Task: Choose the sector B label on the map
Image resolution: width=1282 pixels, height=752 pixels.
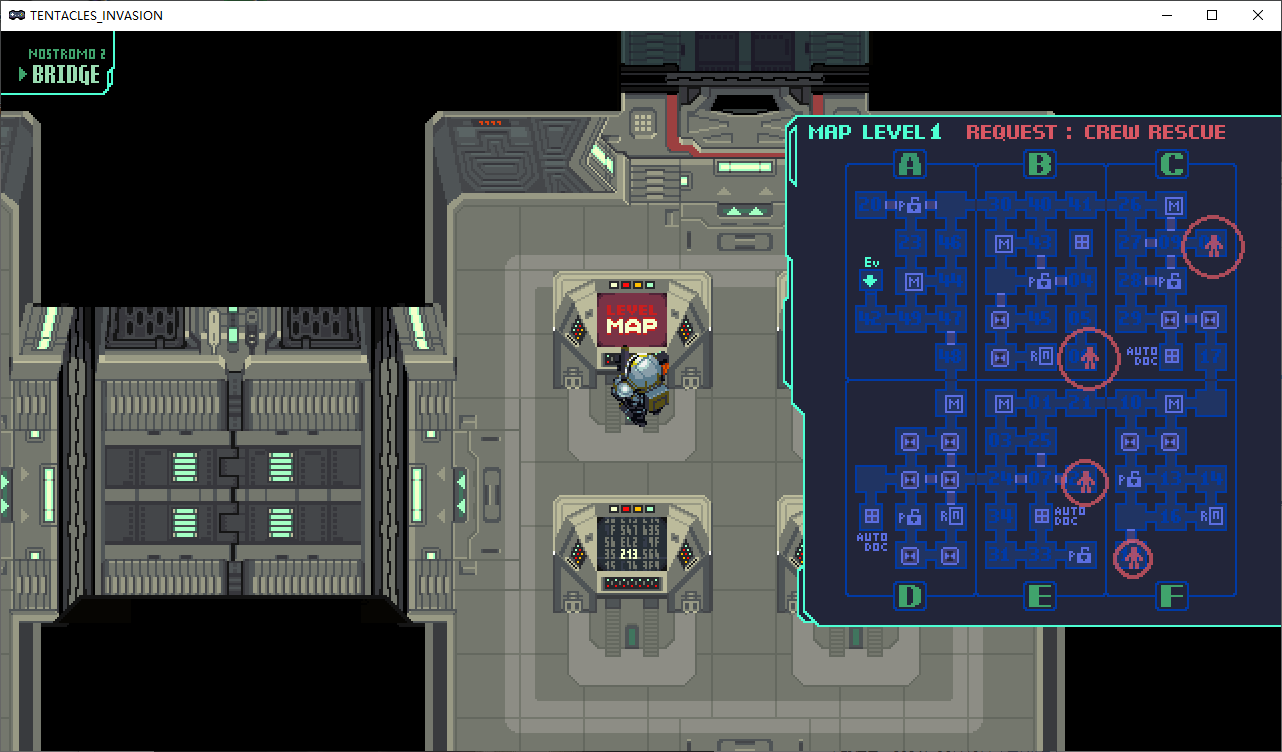Action: [x=1040, y=164]
